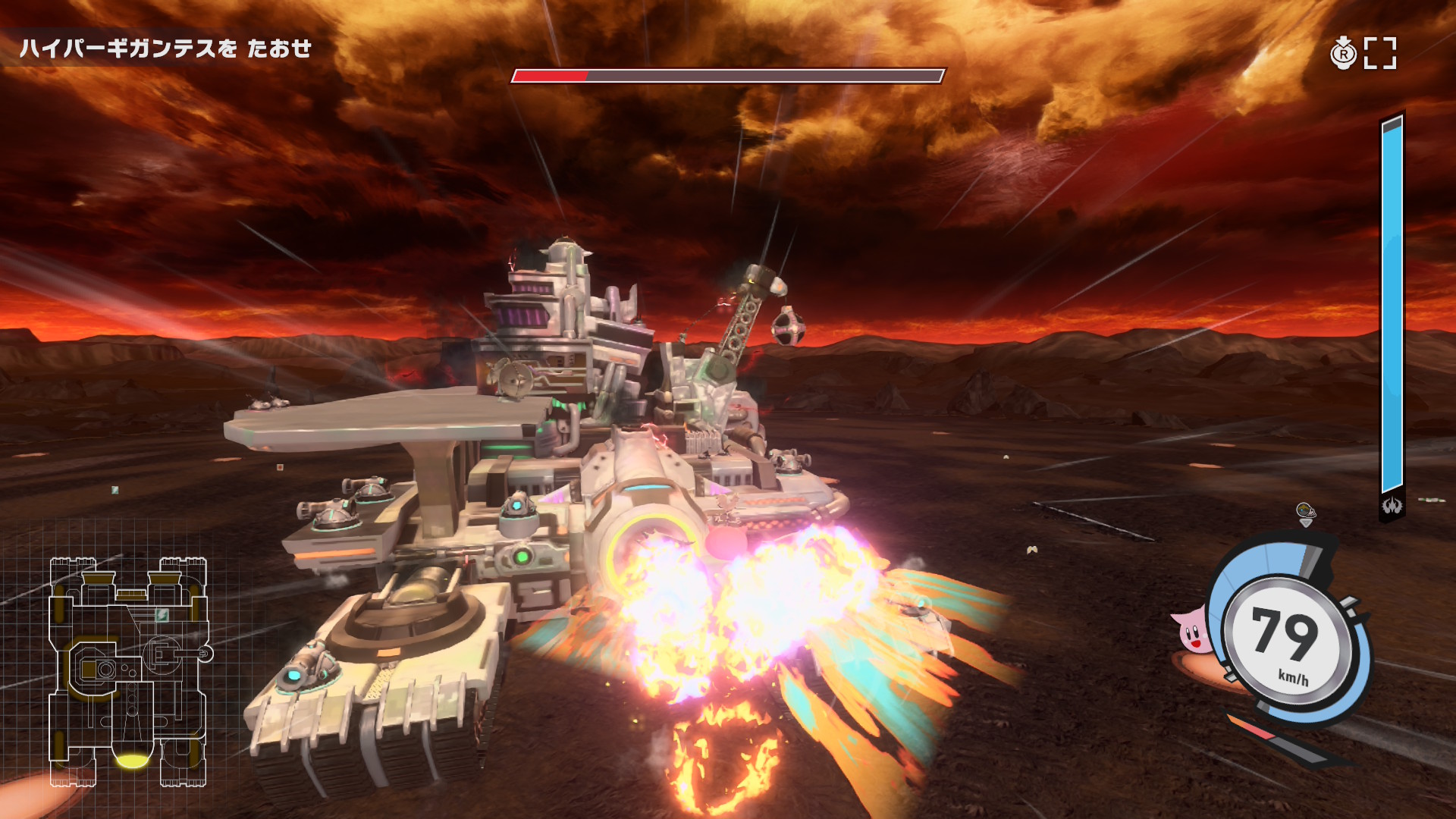Select the boss schematic diagram minimap
This screenshot has height=819, width=1456.
click(x=127, y=671)
